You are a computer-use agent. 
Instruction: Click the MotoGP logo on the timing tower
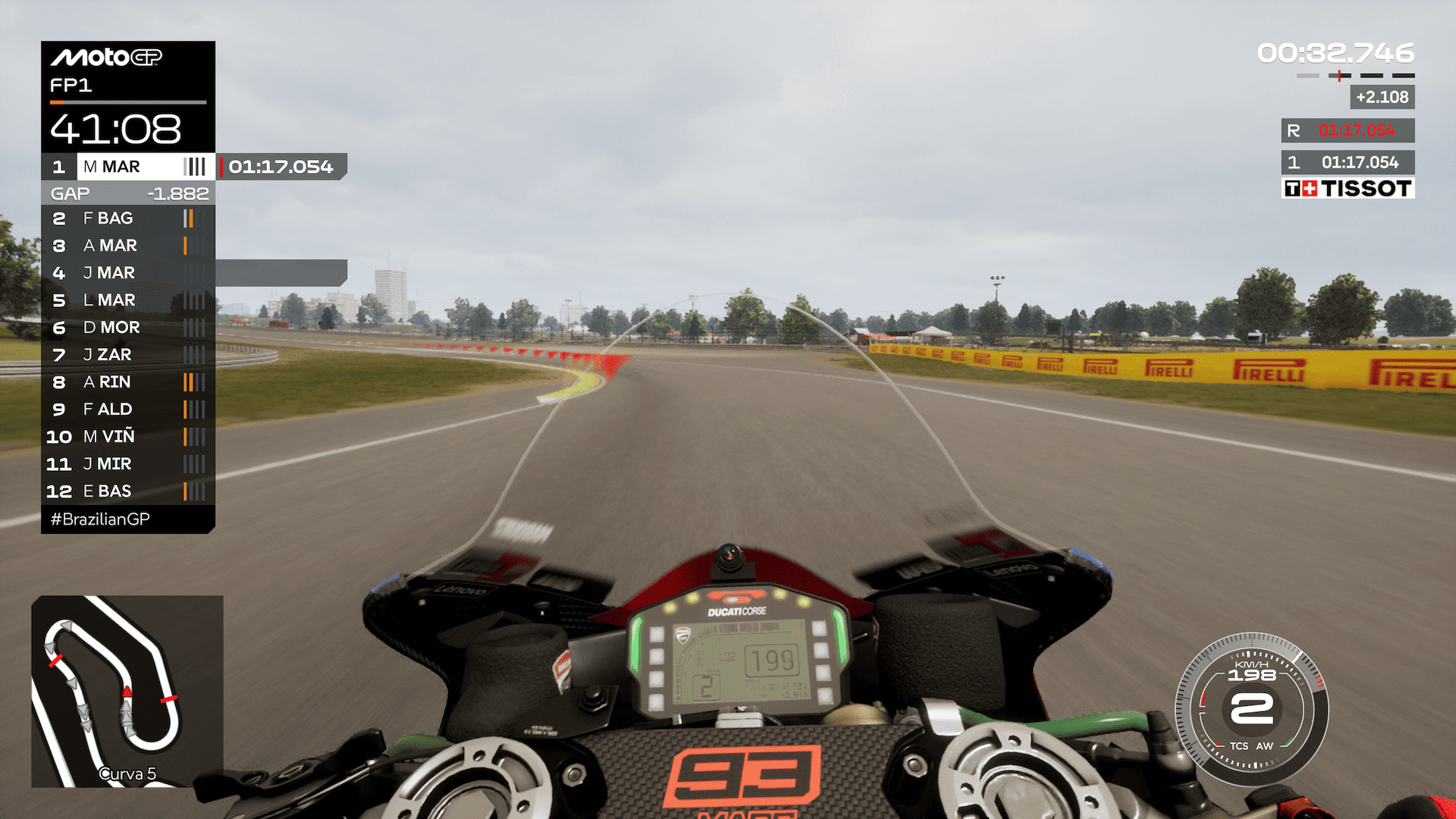click(106, 58)
